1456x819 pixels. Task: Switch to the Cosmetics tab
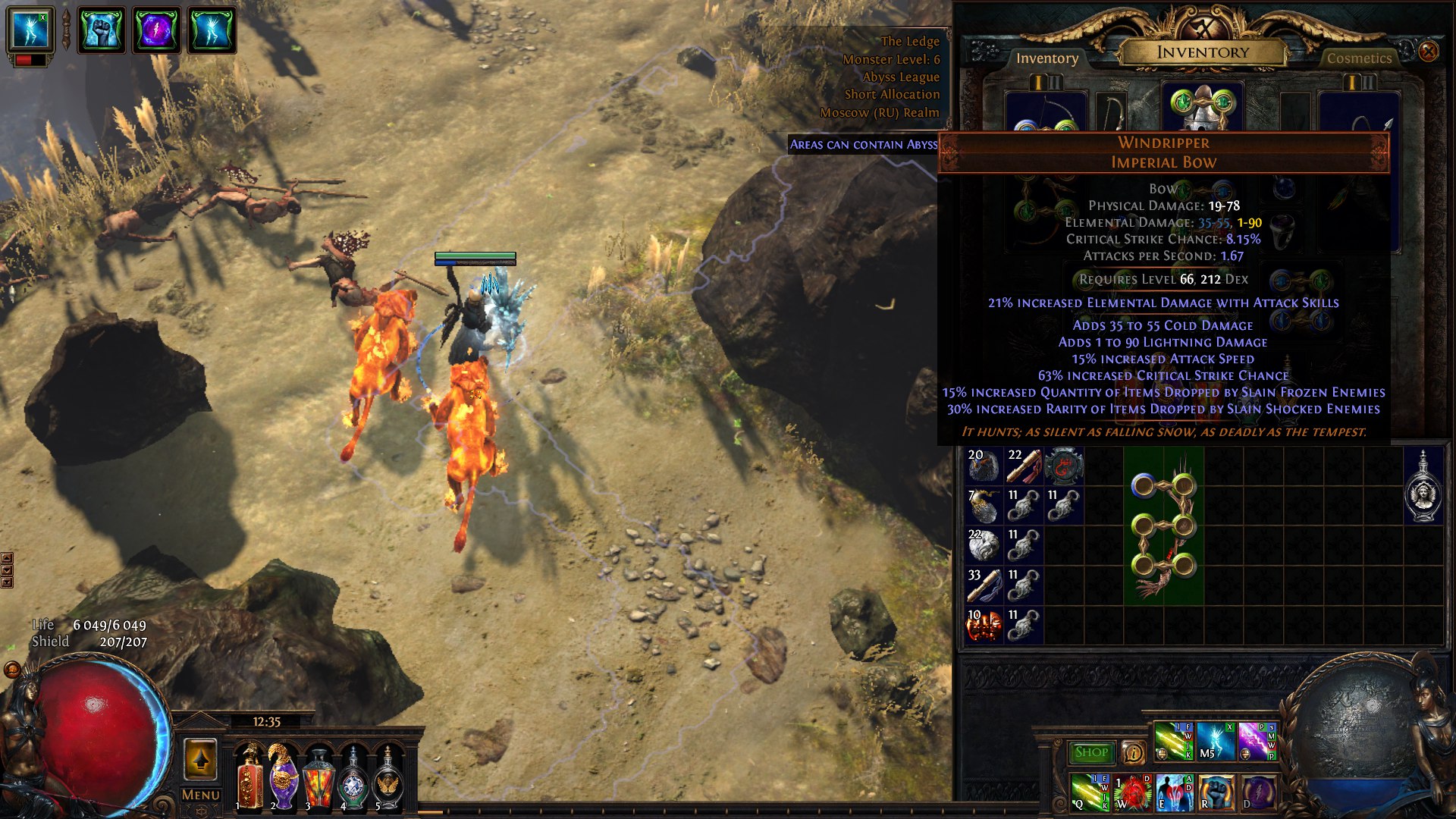1359,58
